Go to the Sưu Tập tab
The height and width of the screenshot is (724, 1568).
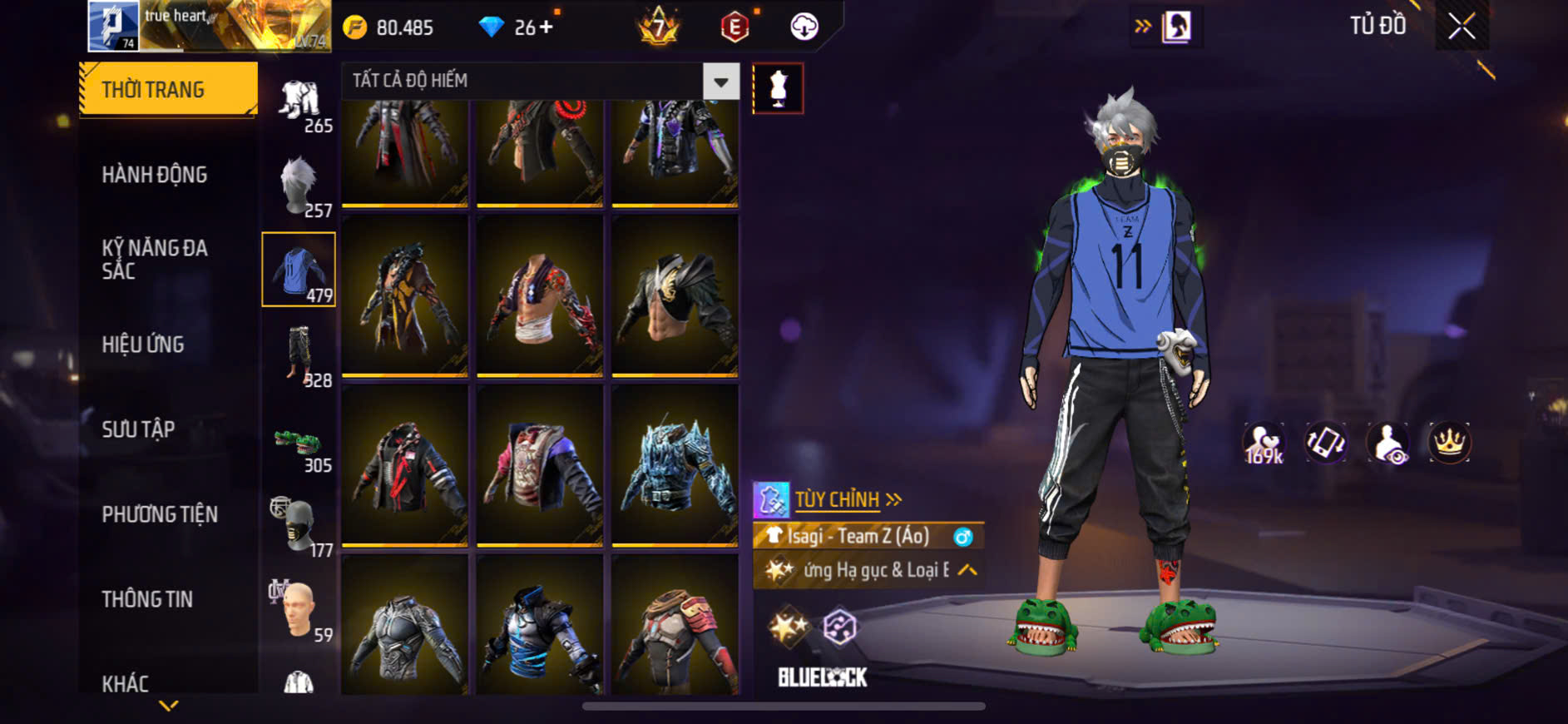(138, 429)
